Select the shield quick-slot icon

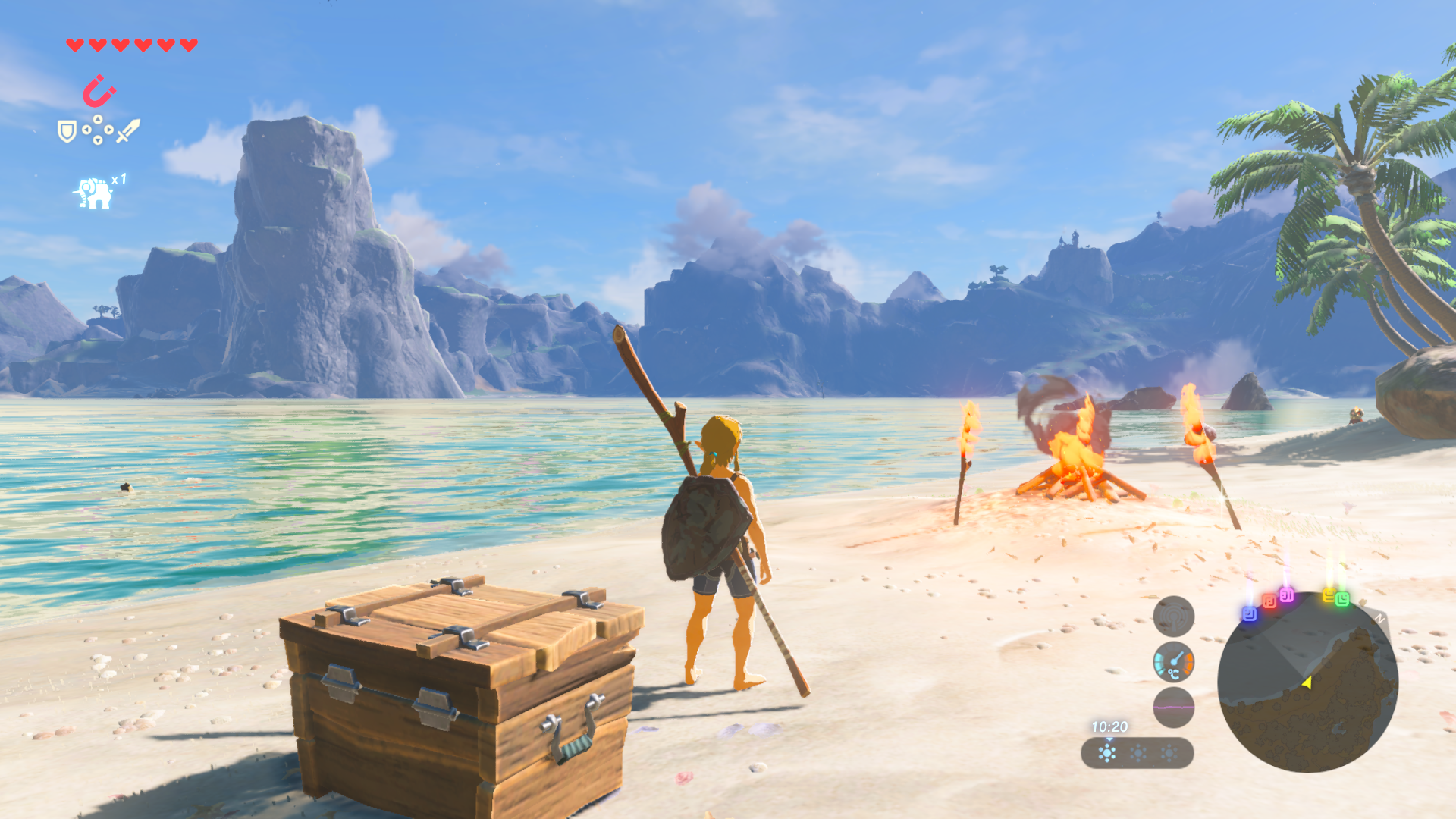click(x=67, y=132)
